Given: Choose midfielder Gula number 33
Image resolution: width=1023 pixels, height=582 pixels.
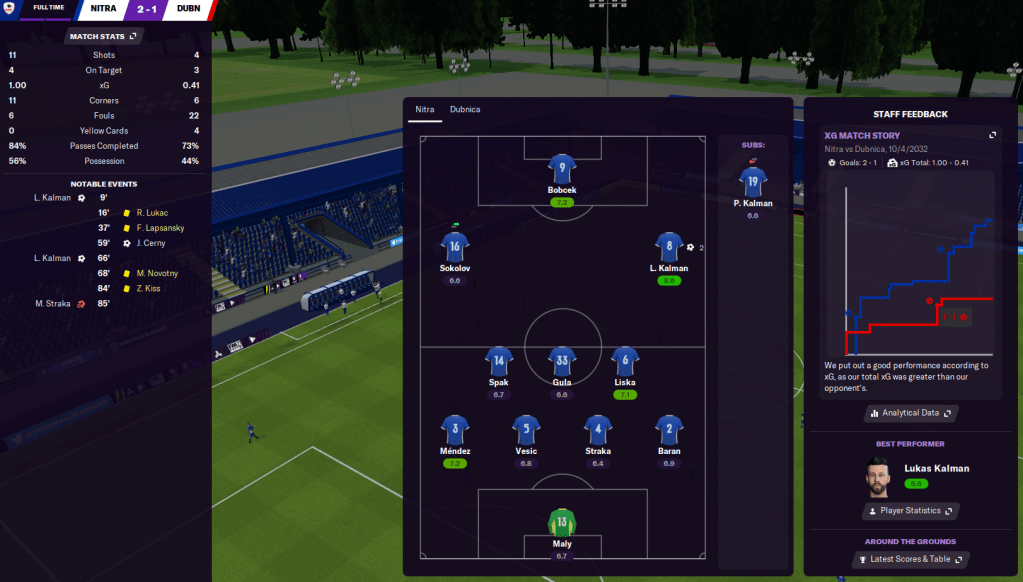Looking at the screenshot, I should pos(562,361).
